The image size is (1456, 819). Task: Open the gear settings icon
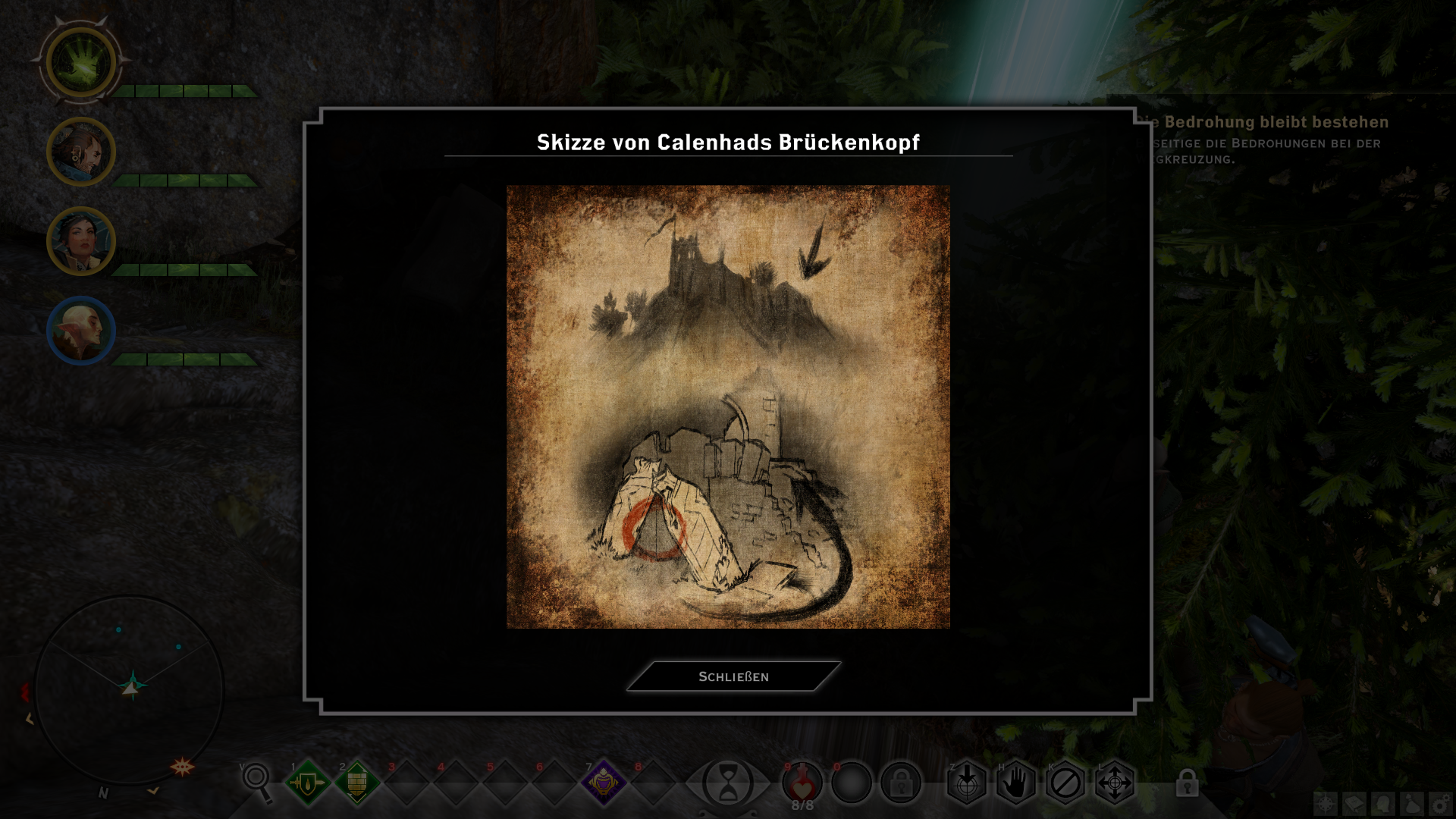pyautogui.click(x=1440, y=804)
